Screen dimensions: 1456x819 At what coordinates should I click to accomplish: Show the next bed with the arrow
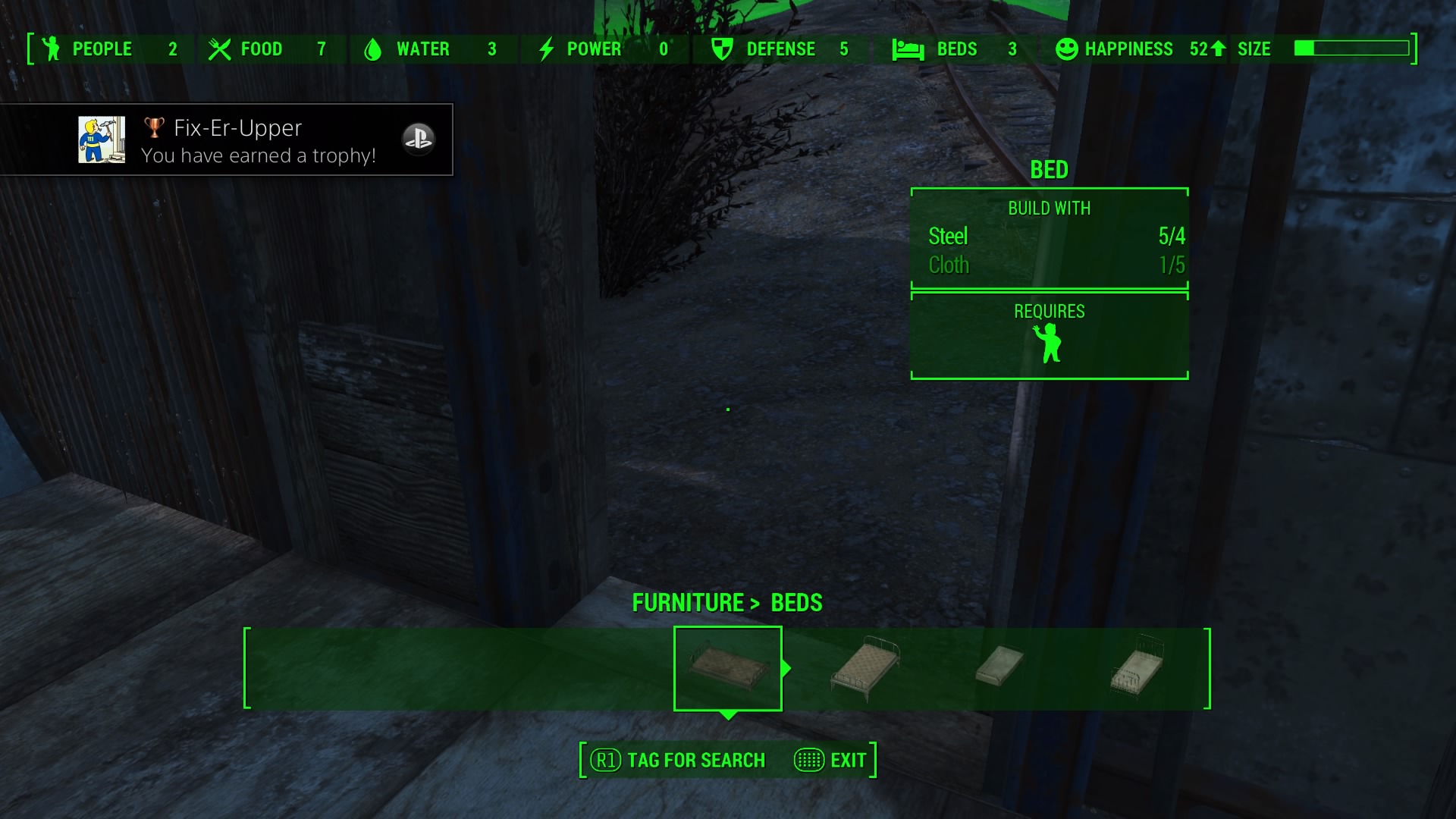[x=787, y=668]
